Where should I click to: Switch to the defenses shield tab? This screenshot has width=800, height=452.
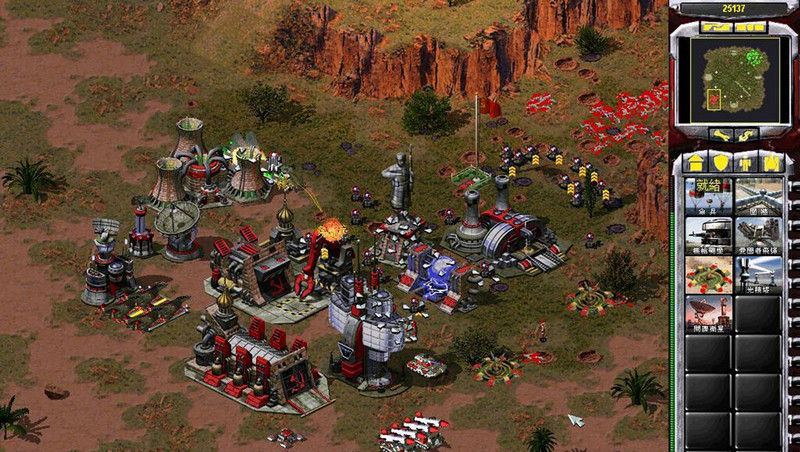(719, 162)
